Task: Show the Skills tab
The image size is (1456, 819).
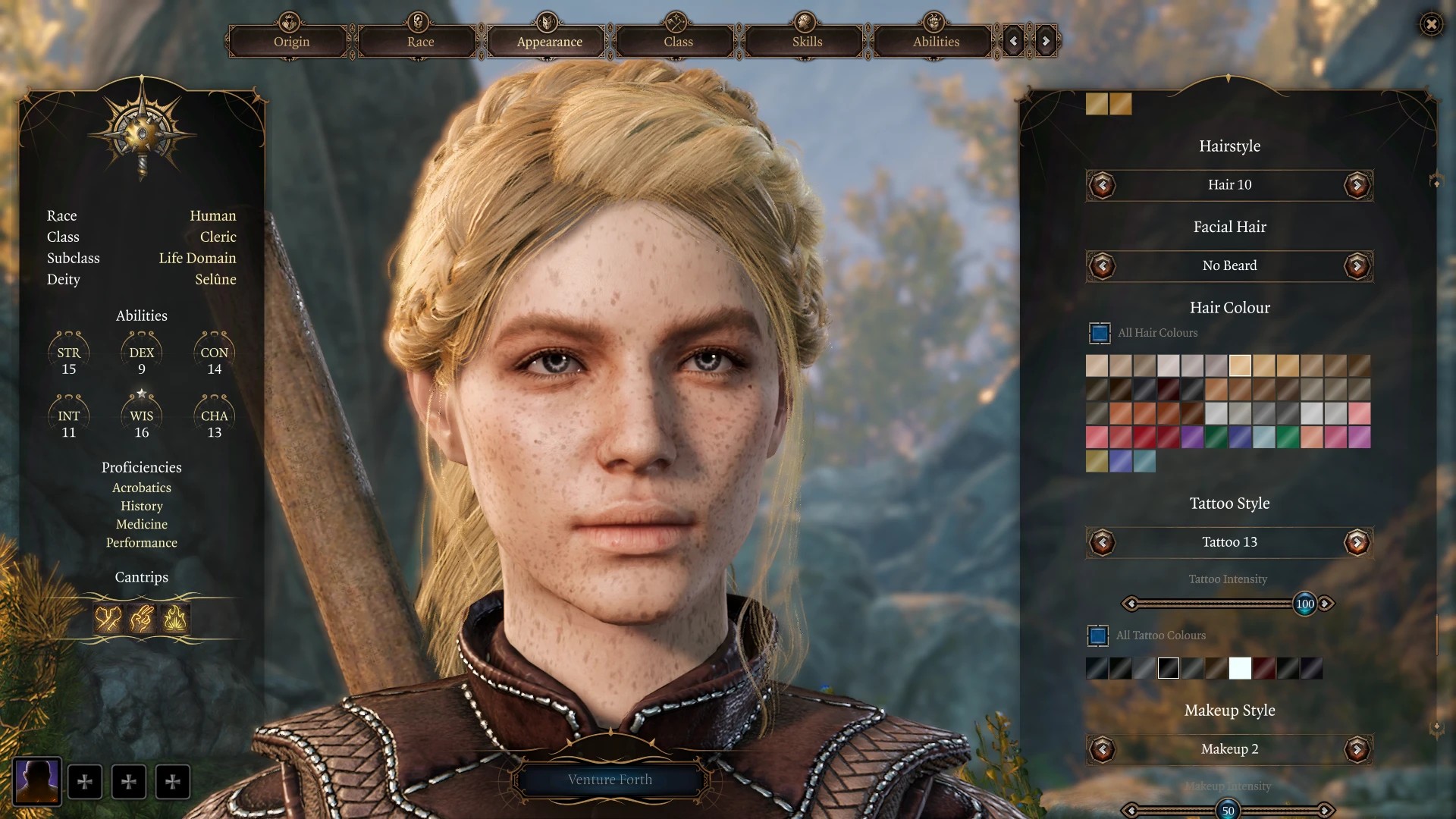Action: point(807,42)
